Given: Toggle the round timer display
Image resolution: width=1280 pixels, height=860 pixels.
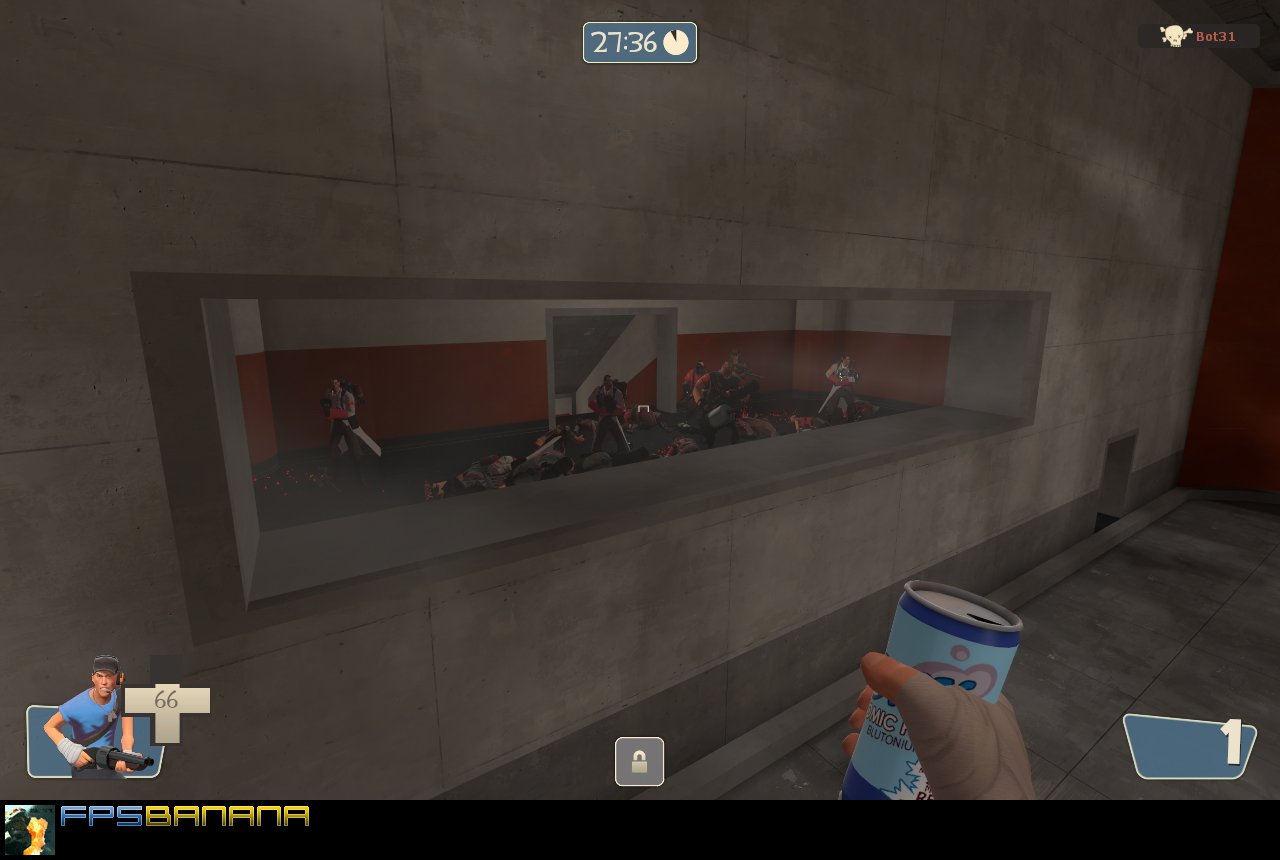Looking at the screenshot, I should click(639, 43).
